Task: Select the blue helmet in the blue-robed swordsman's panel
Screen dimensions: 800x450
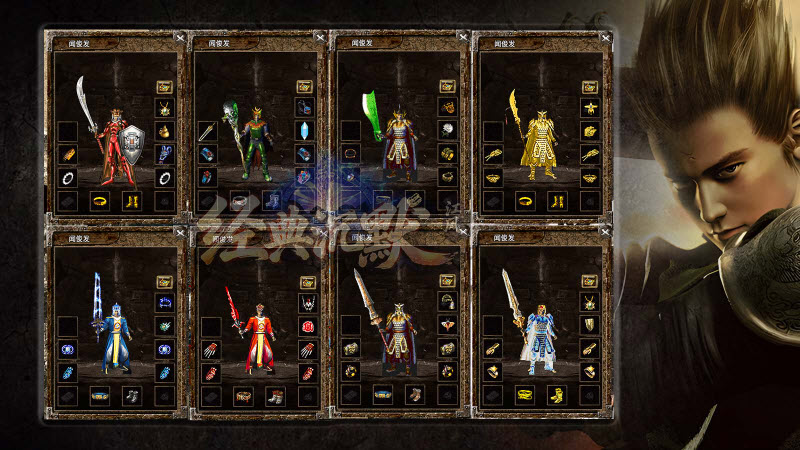Action: (x=164, y=303)
